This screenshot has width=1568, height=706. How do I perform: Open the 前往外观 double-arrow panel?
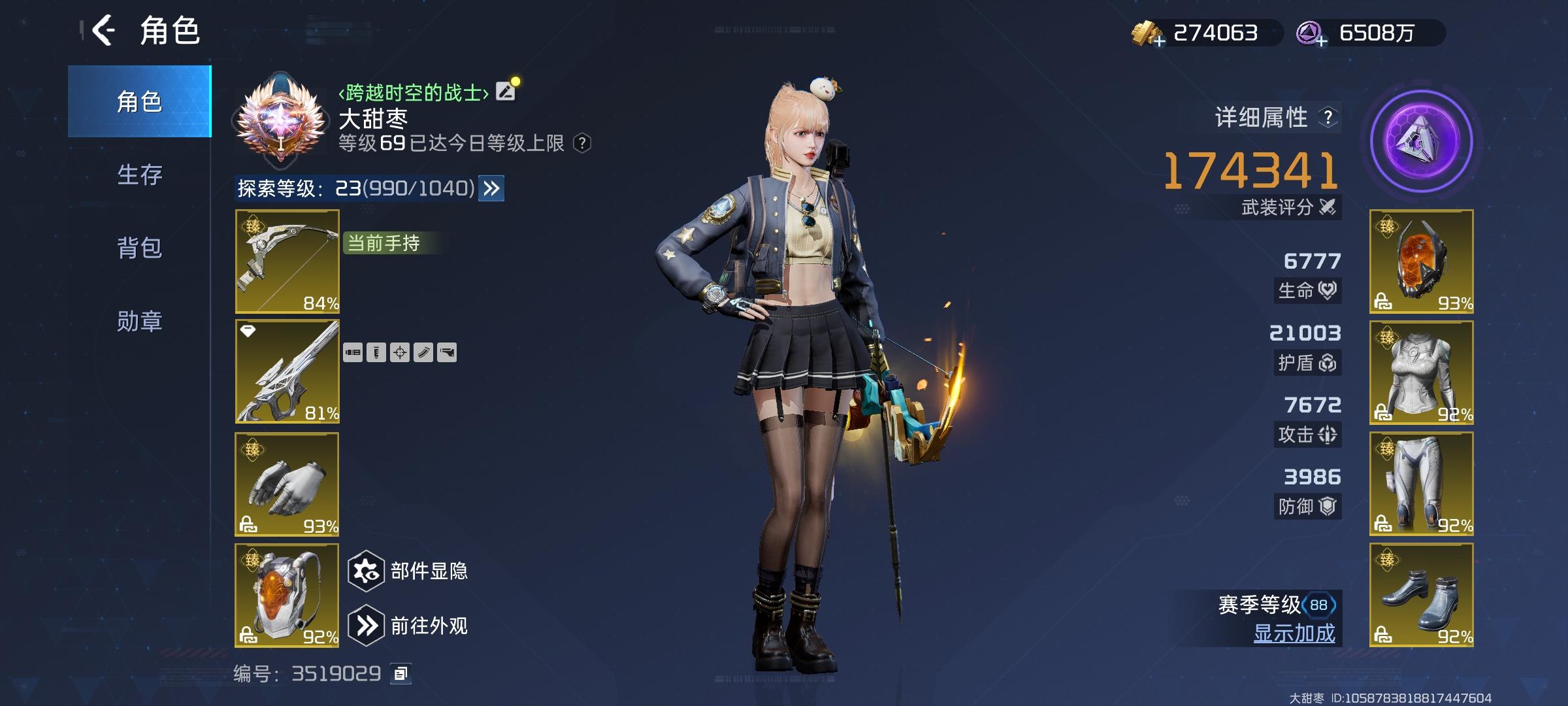(x=368, y=624)
